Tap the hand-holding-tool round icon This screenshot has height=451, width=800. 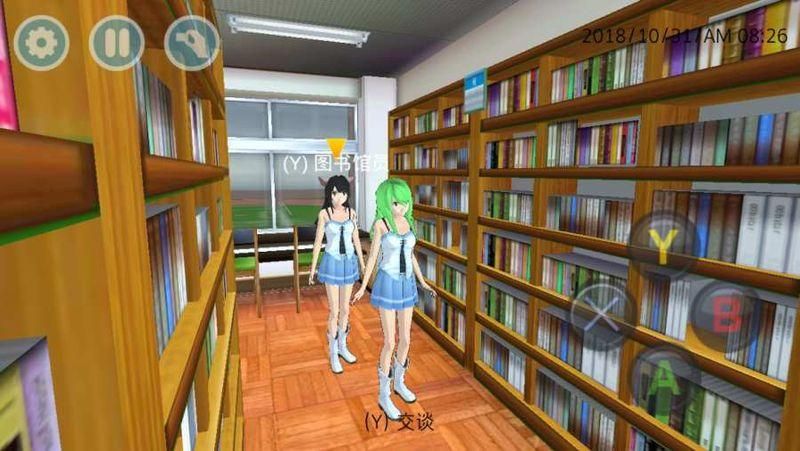192,42
